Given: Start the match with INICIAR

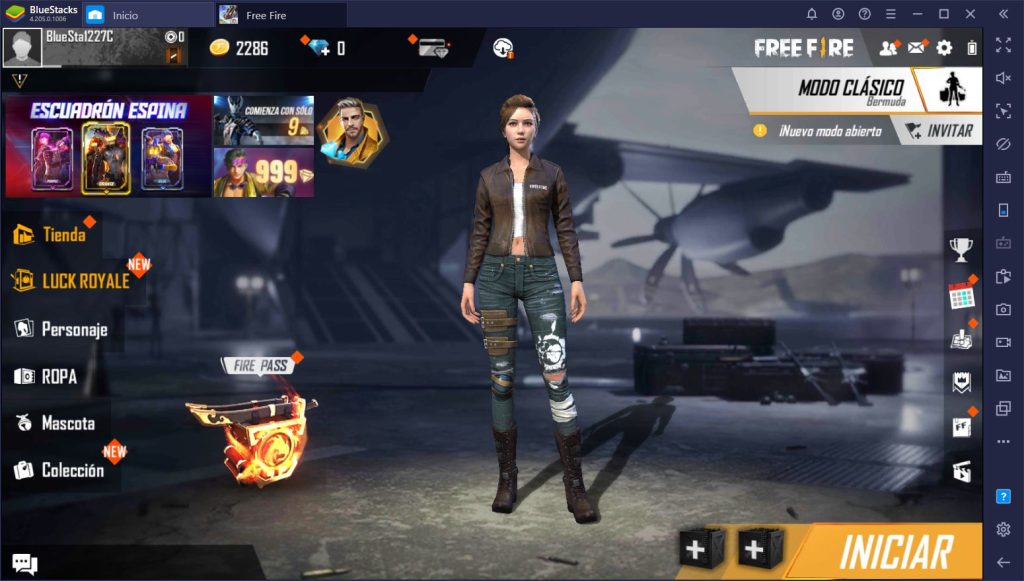Looking at the screenshot, I should pyautogui.click(x=895, y=551).
